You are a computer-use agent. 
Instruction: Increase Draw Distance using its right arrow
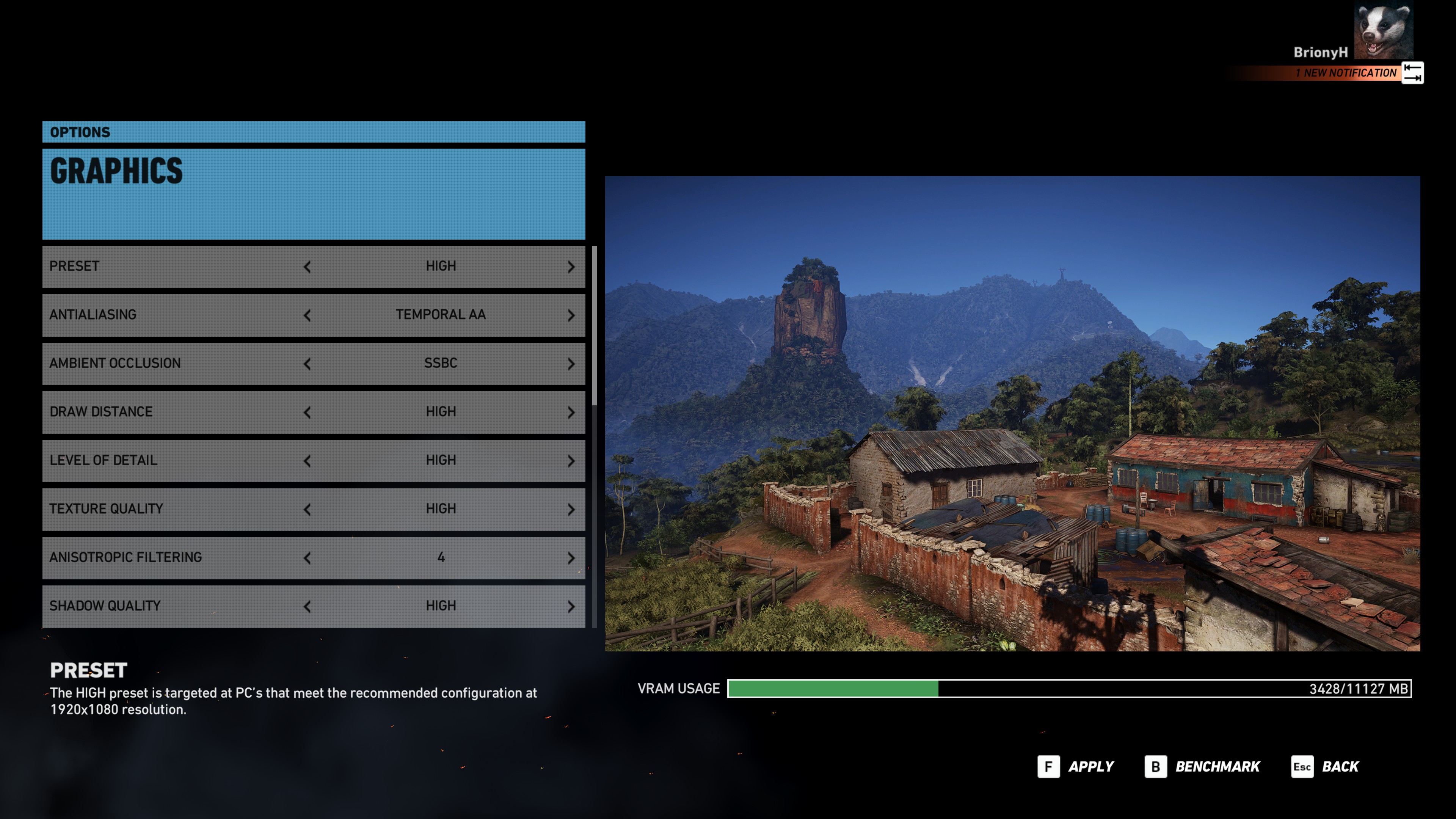pos(571,413)
